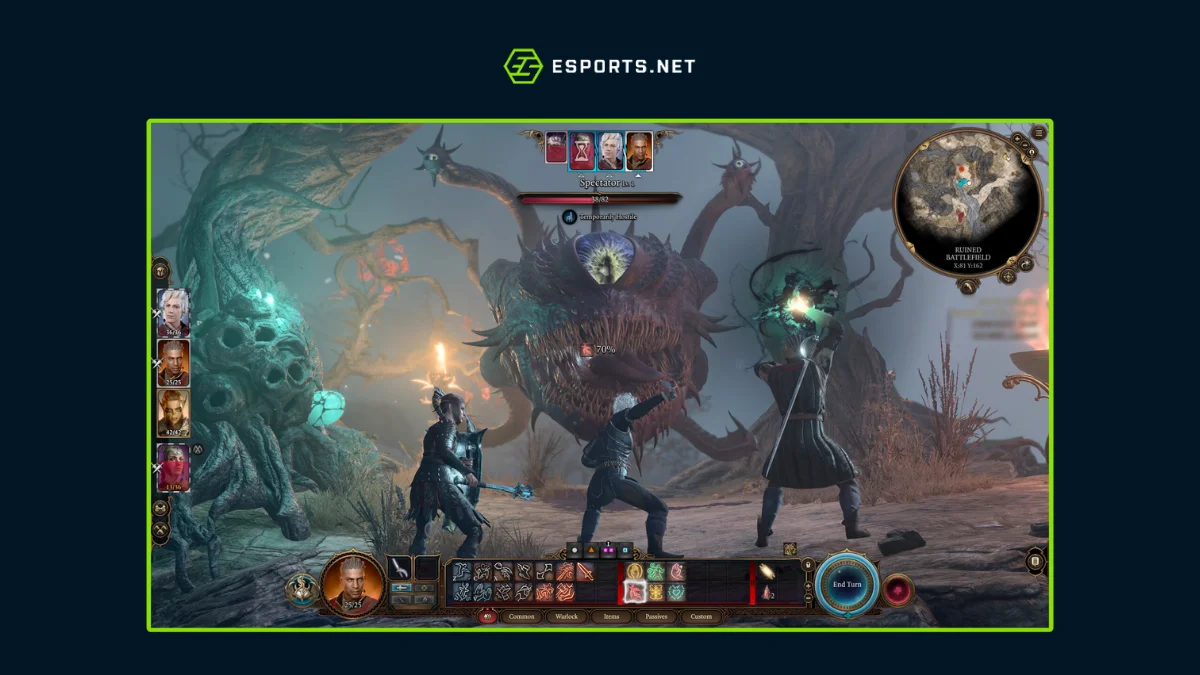Click the red round button beside End Turn

click(x=898, y=590)
